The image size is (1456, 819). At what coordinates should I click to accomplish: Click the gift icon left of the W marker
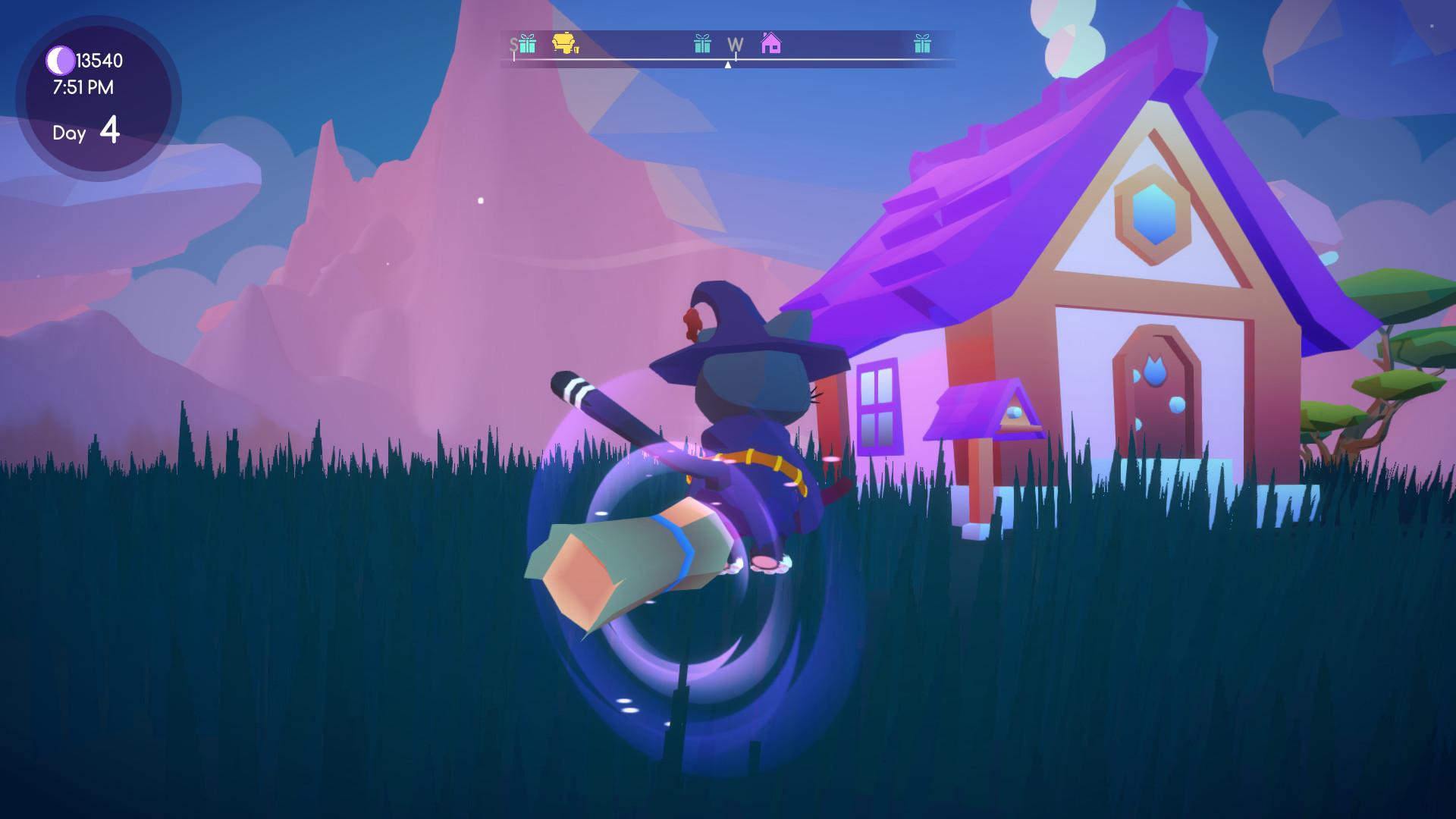click(701, 45)
